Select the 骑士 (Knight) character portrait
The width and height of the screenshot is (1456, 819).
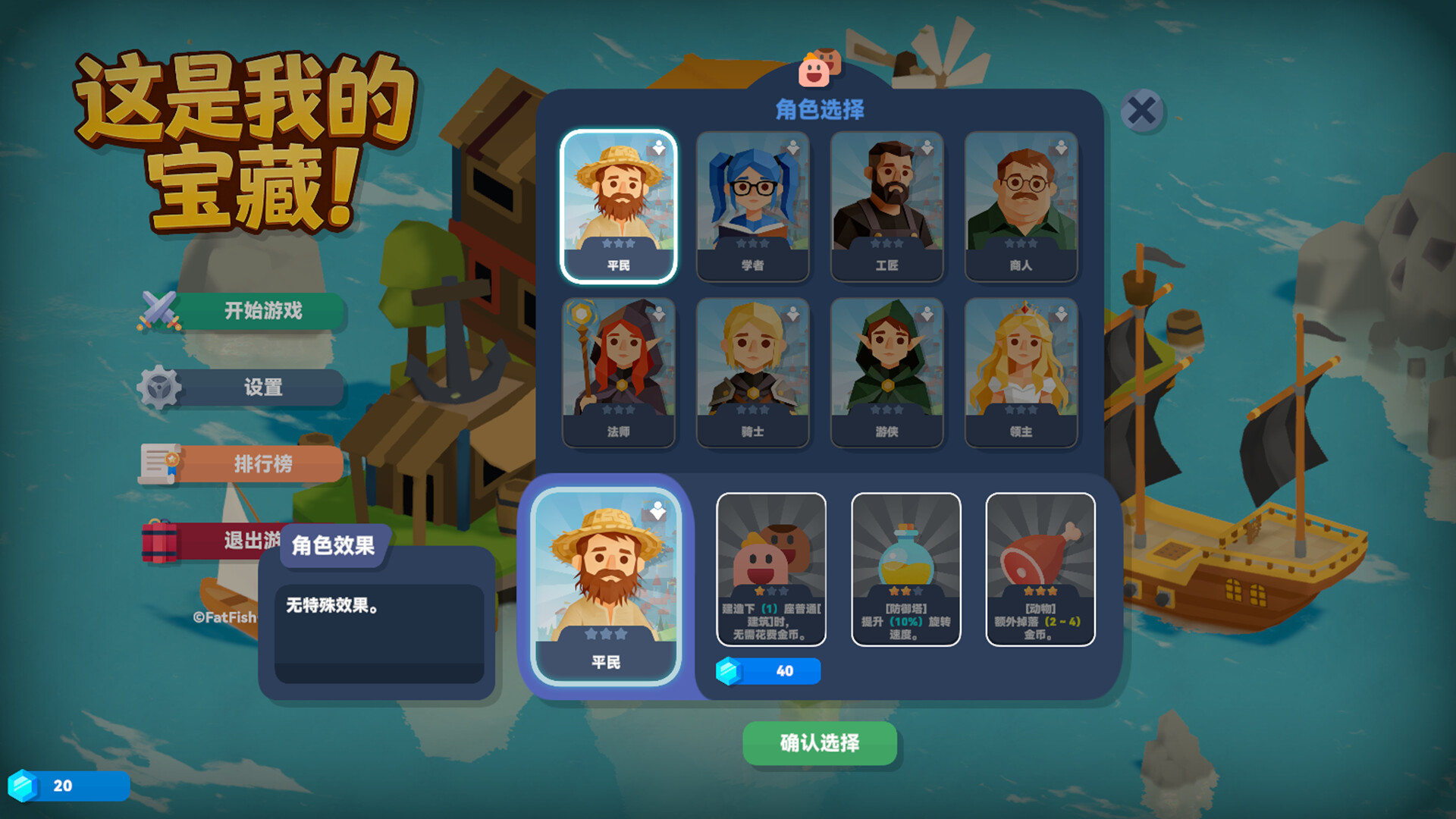tap(753, 372)
